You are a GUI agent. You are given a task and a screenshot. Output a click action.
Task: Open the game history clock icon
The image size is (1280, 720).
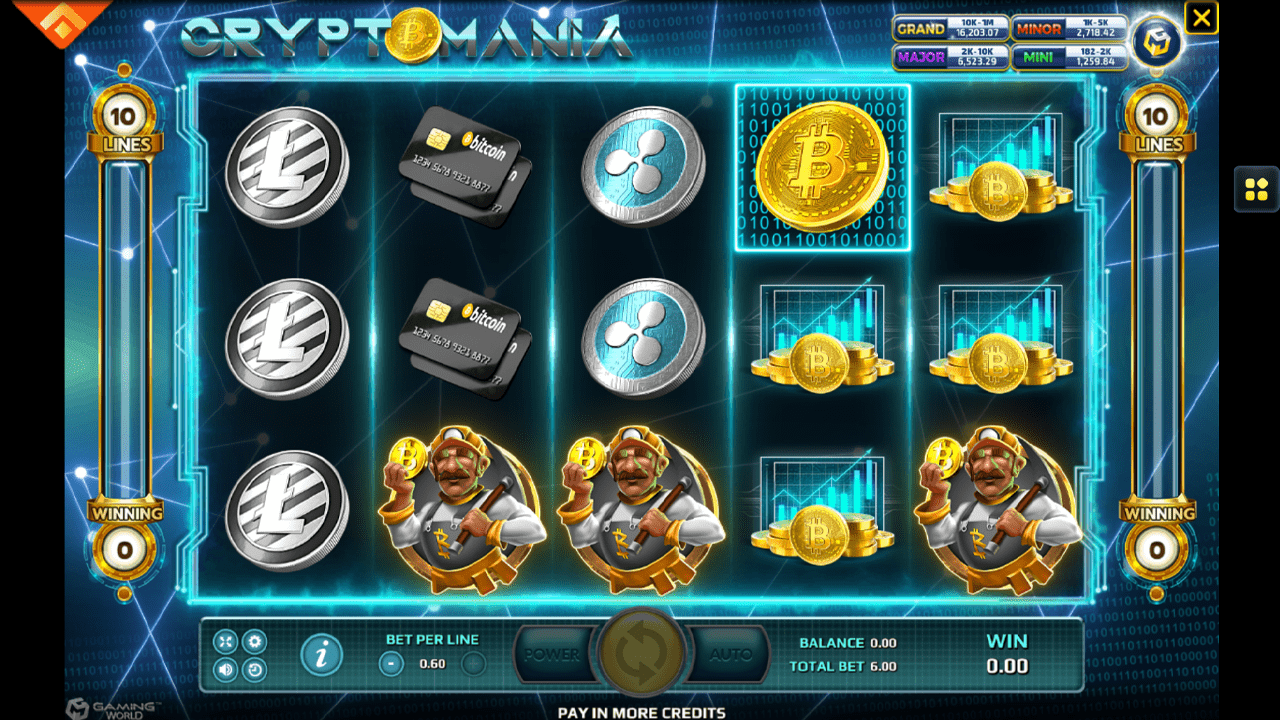tap(254, 670)
